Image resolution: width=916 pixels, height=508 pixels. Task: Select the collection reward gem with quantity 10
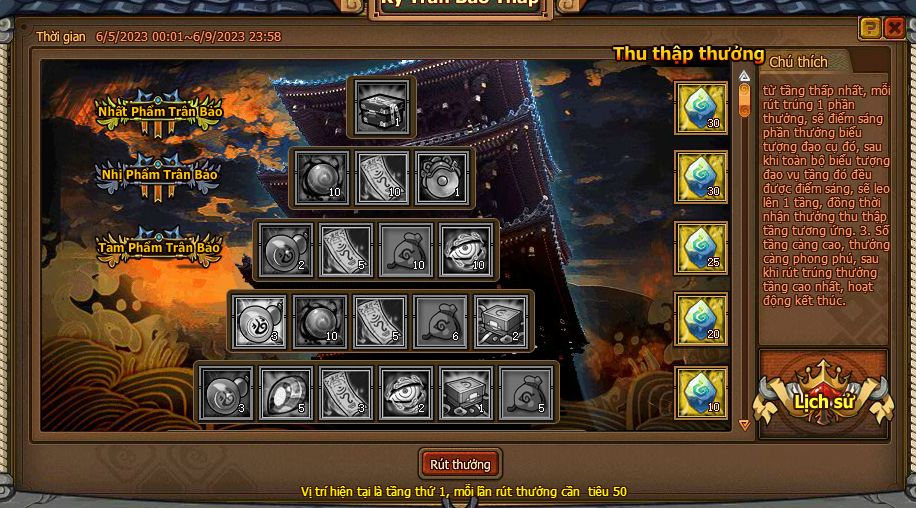click(x=701, y=392)
